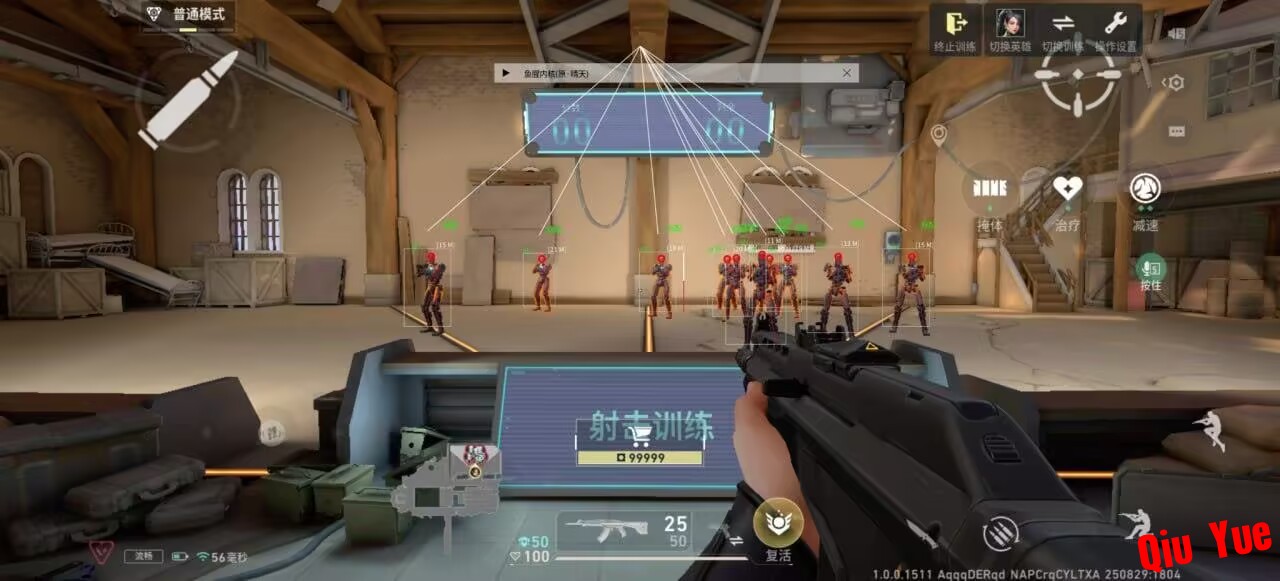Open the chat message bubble icon
Image resolution: width=1280 pixels, height=581 pixels.
(x=1176, y=131)
